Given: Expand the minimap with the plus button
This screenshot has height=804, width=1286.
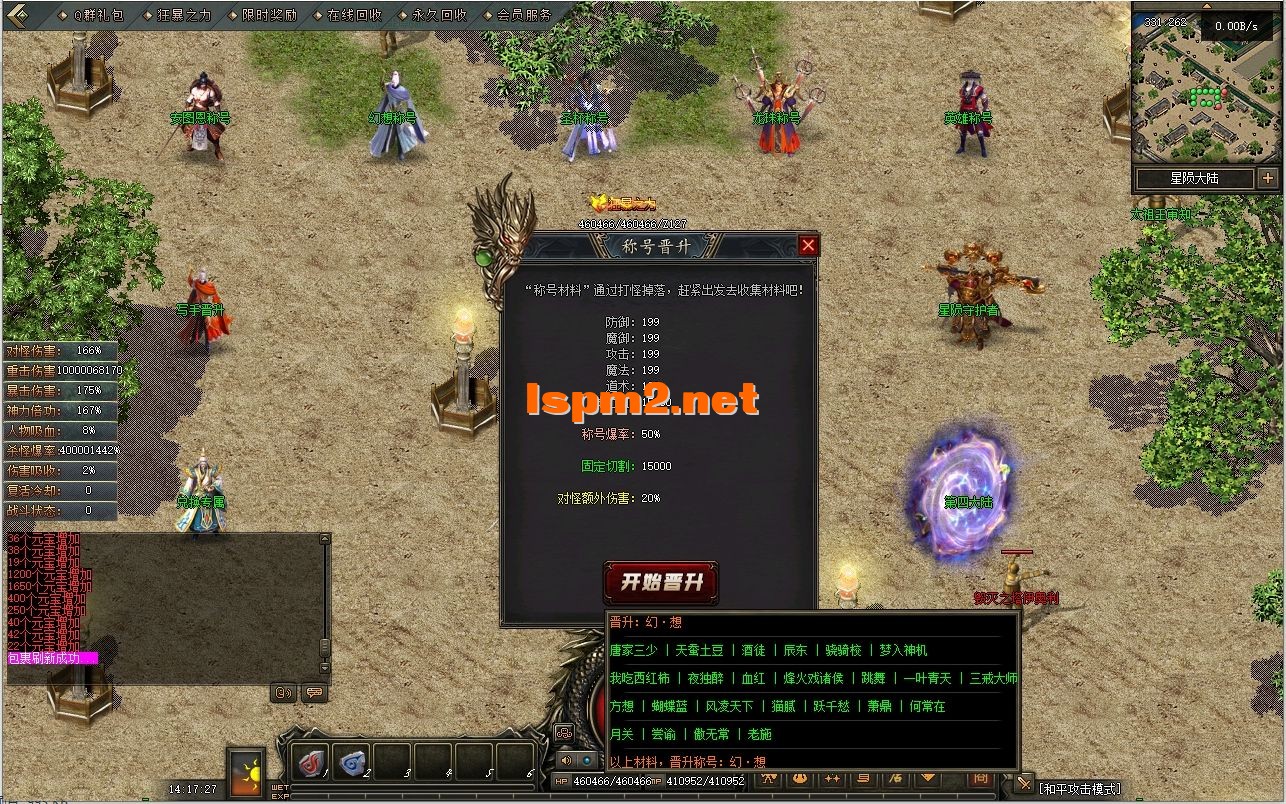Looking at the screenshot, I should coord(1268,179).
